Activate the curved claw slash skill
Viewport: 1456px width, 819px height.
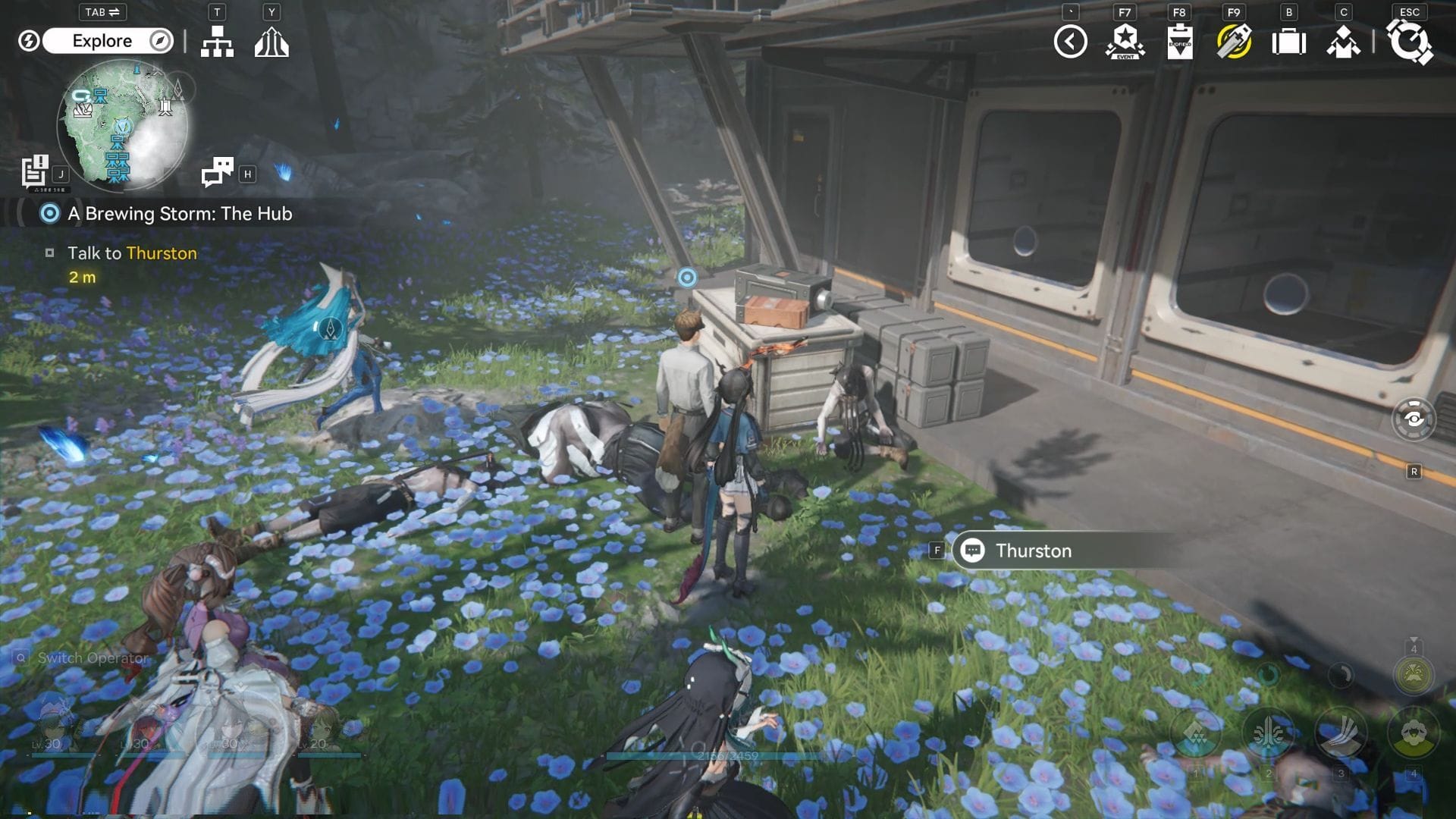coord(1341,734)
